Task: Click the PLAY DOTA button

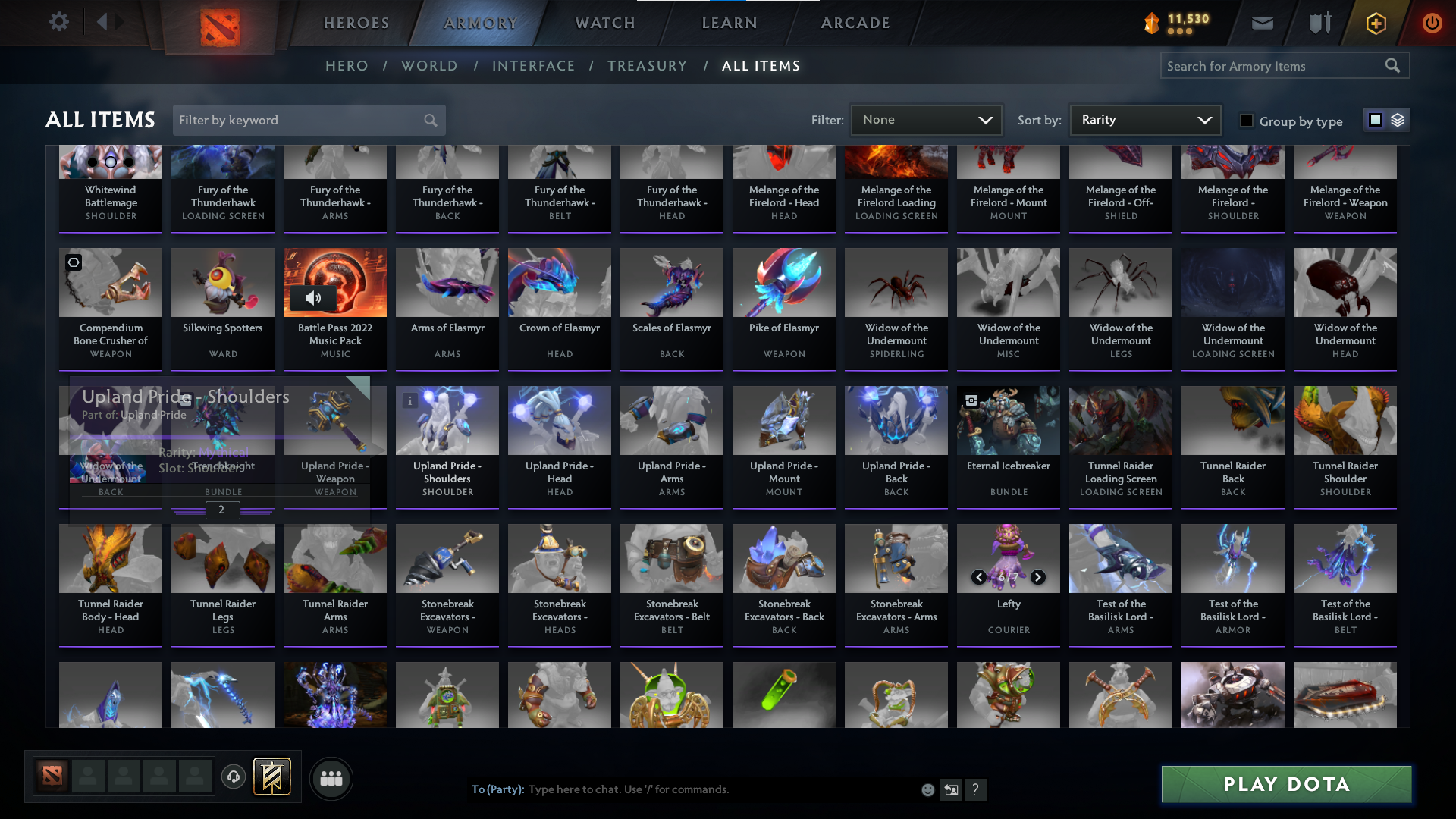Action: (1285, 784)
